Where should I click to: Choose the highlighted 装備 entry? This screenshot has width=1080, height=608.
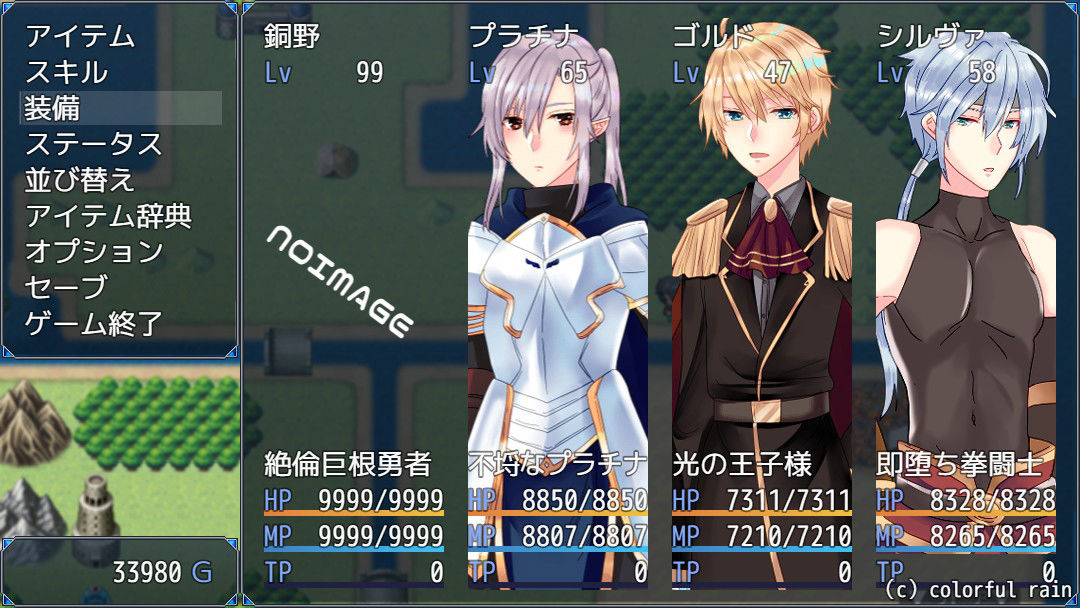[x=120, y=108]
